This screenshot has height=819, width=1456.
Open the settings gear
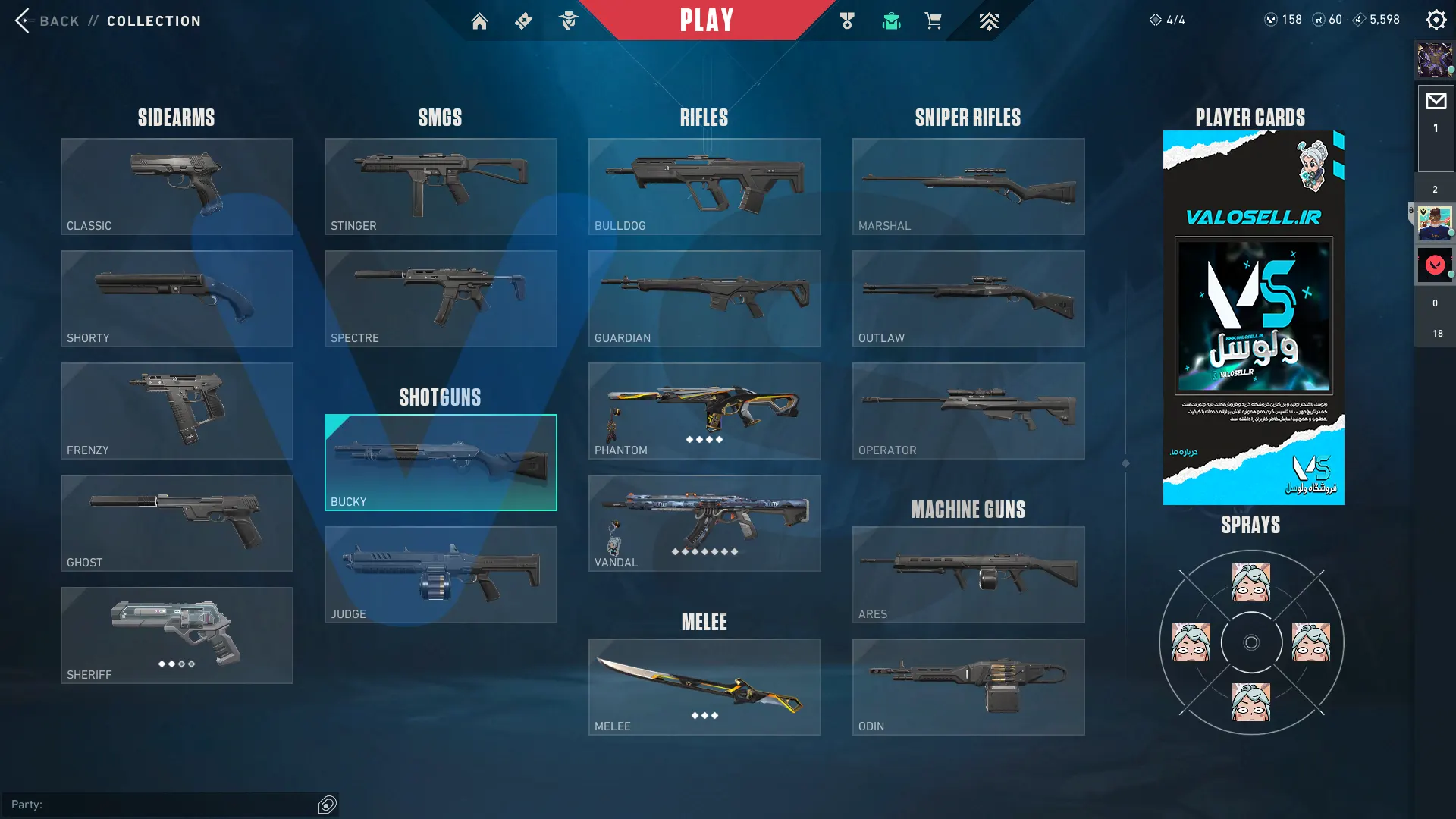(x=1436, y=20)
